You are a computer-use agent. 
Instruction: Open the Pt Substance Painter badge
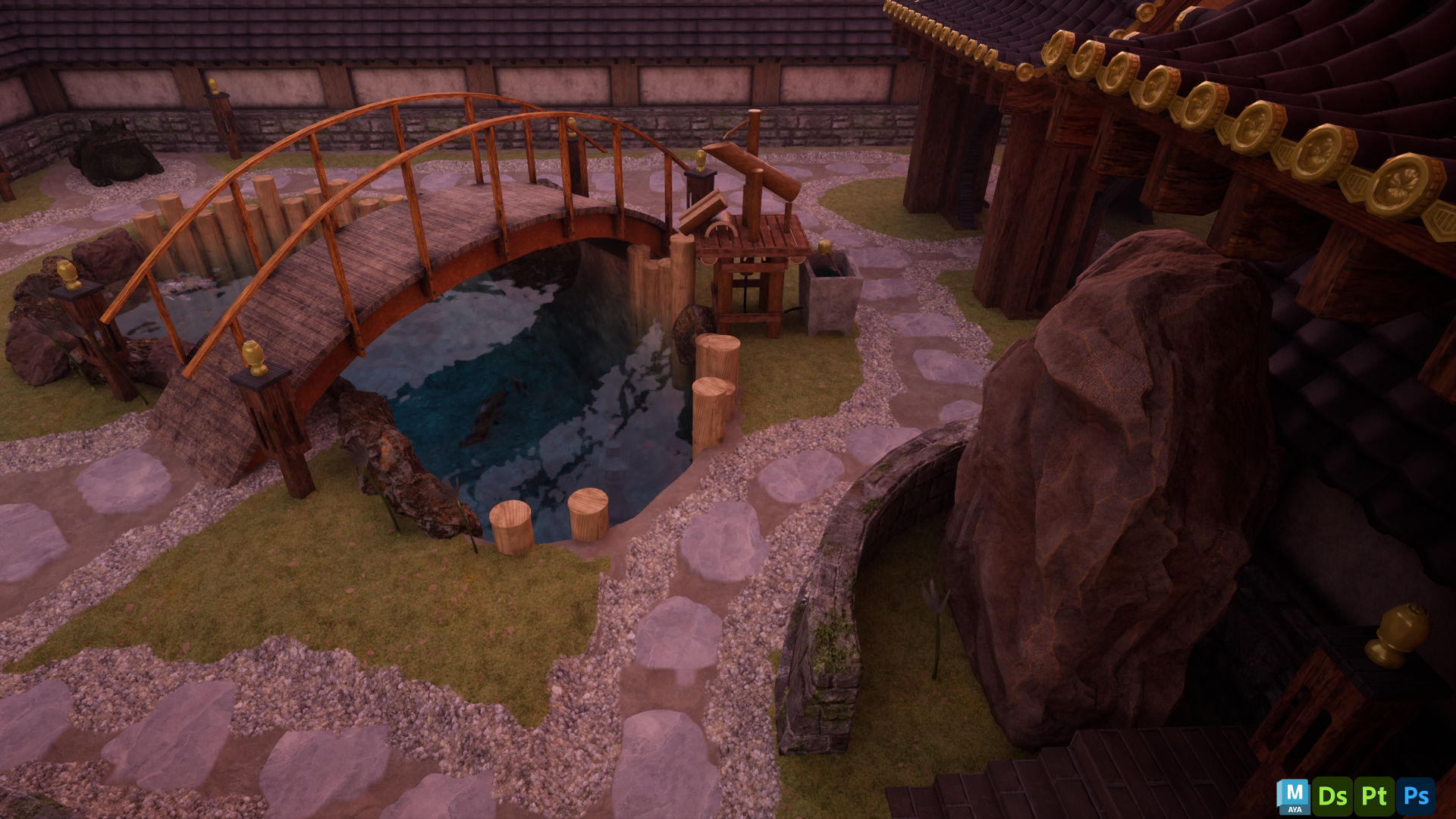click(1374, 796)
